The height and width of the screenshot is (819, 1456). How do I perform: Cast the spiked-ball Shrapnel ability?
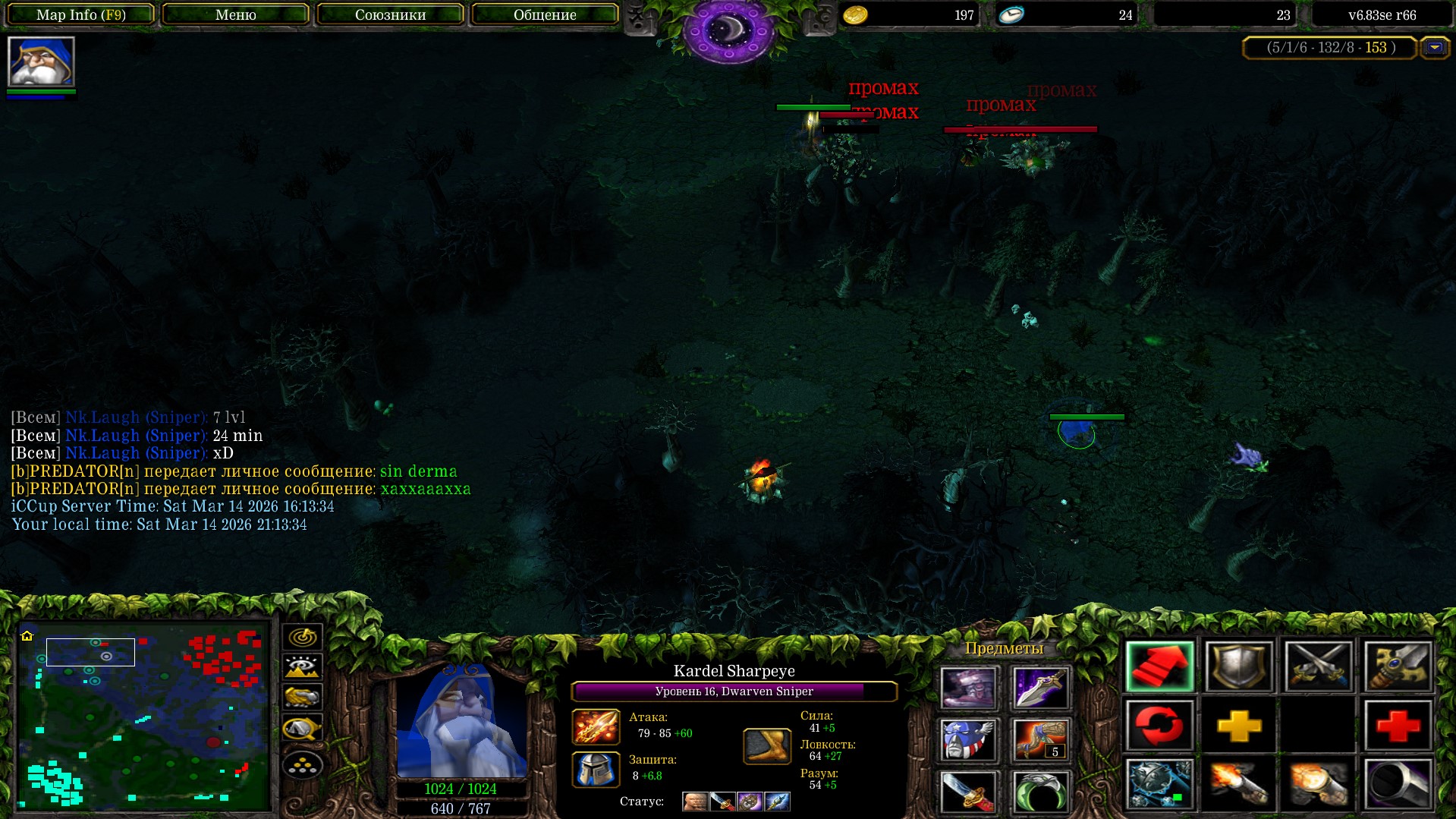point(1159,784)
